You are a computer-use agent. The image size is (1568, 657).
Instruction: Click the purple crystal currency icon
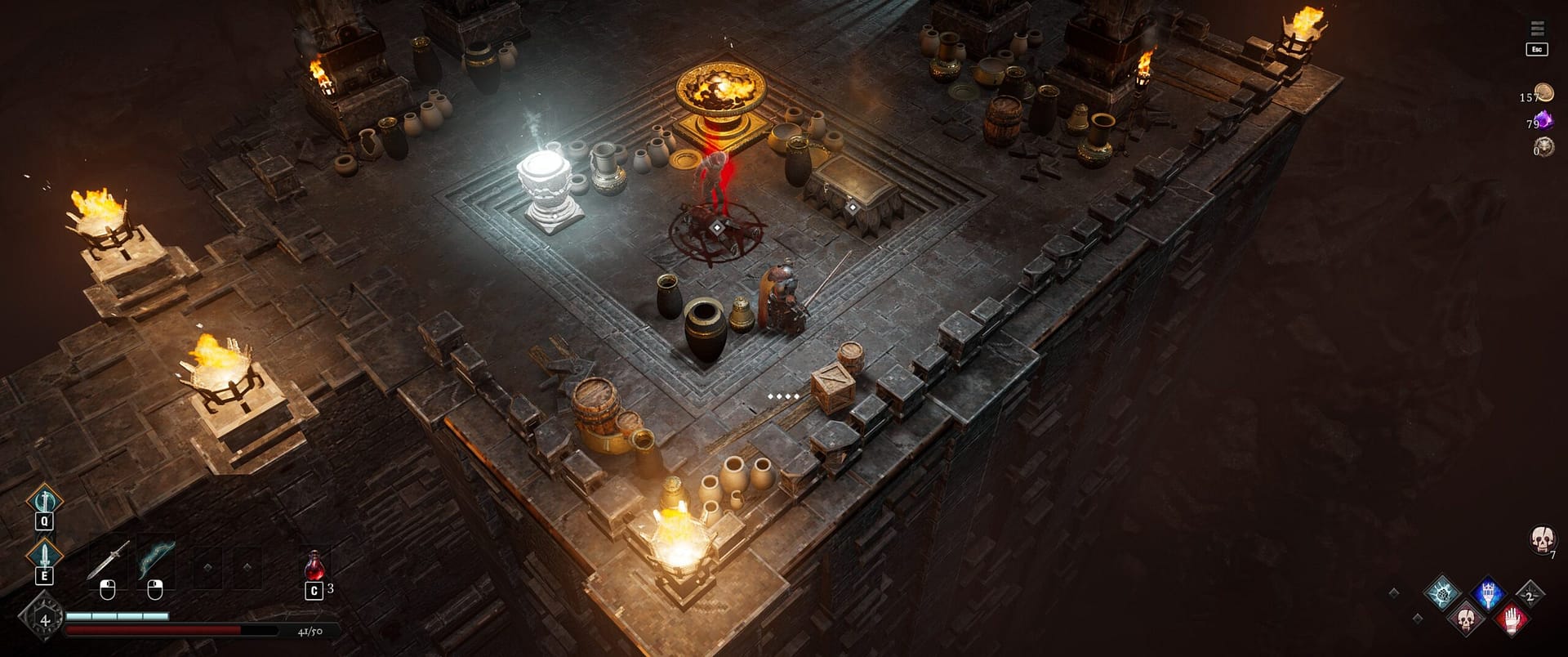1543,121
